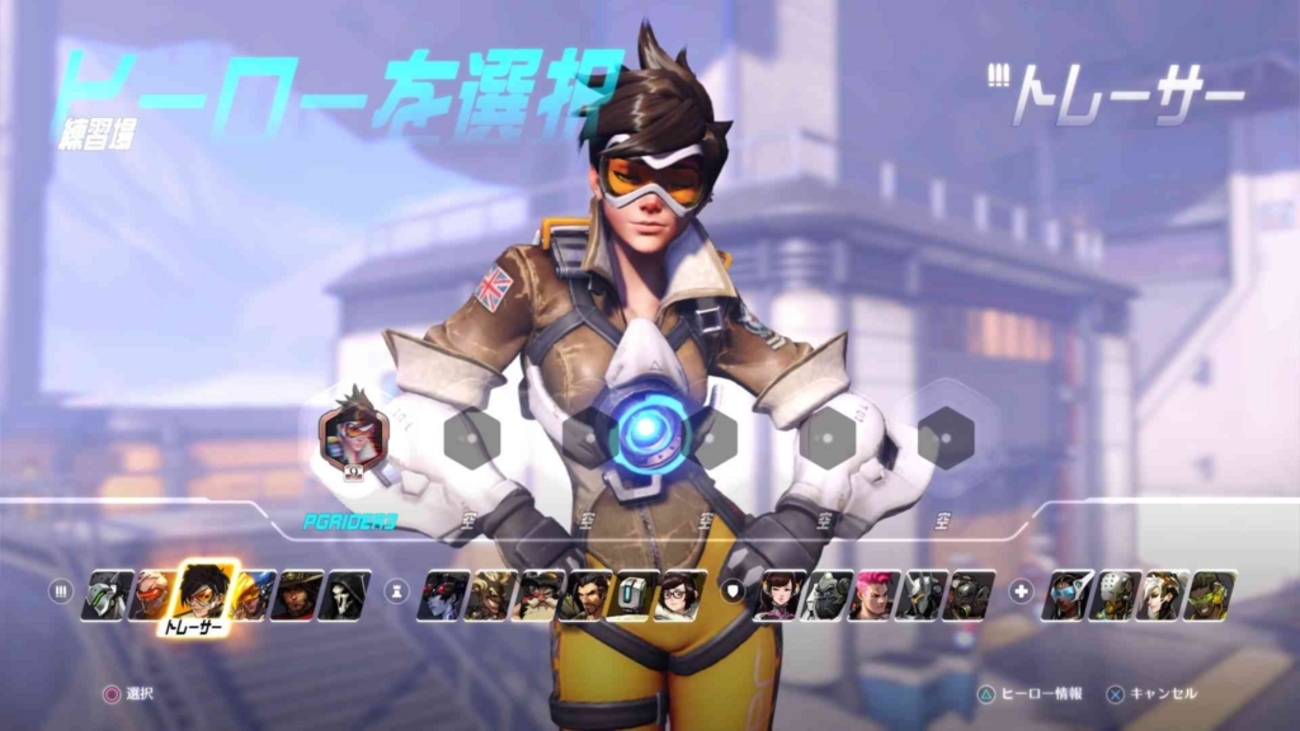This screenshot has height=731, width=1300.
Task: Choose the Torbjörn portrait
Action: 538,595
